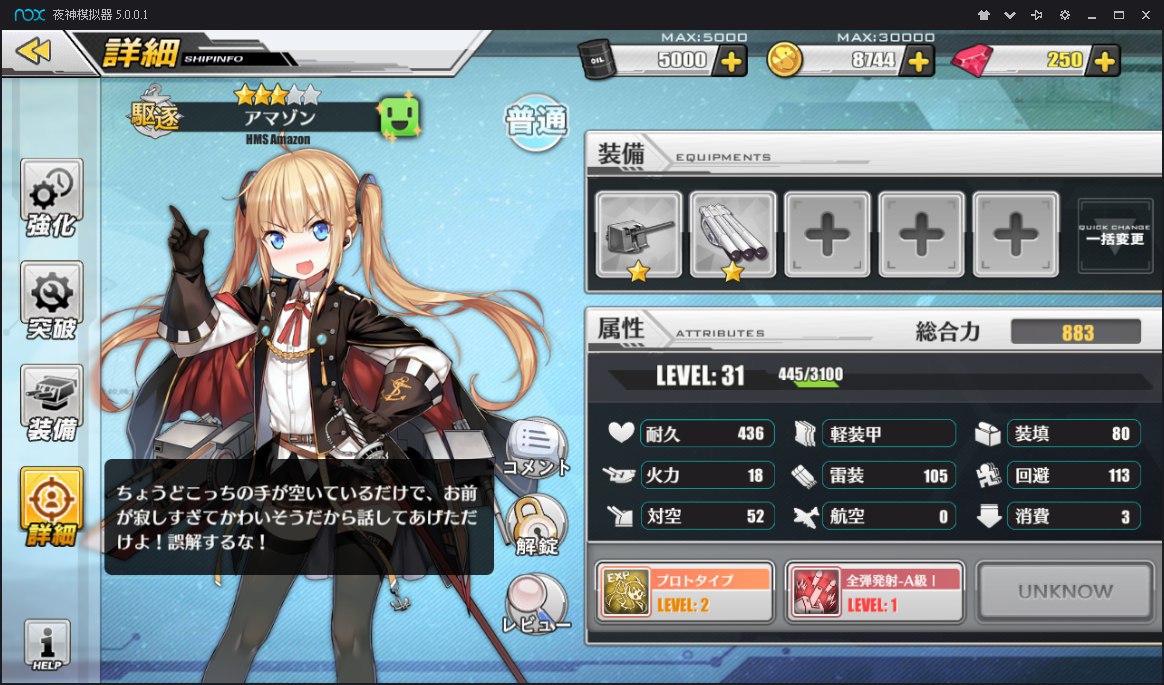This screenshot has height=685, width=1164.
Task: View the 全弾発射 barrage skill
Action: (x=875, y=592)
